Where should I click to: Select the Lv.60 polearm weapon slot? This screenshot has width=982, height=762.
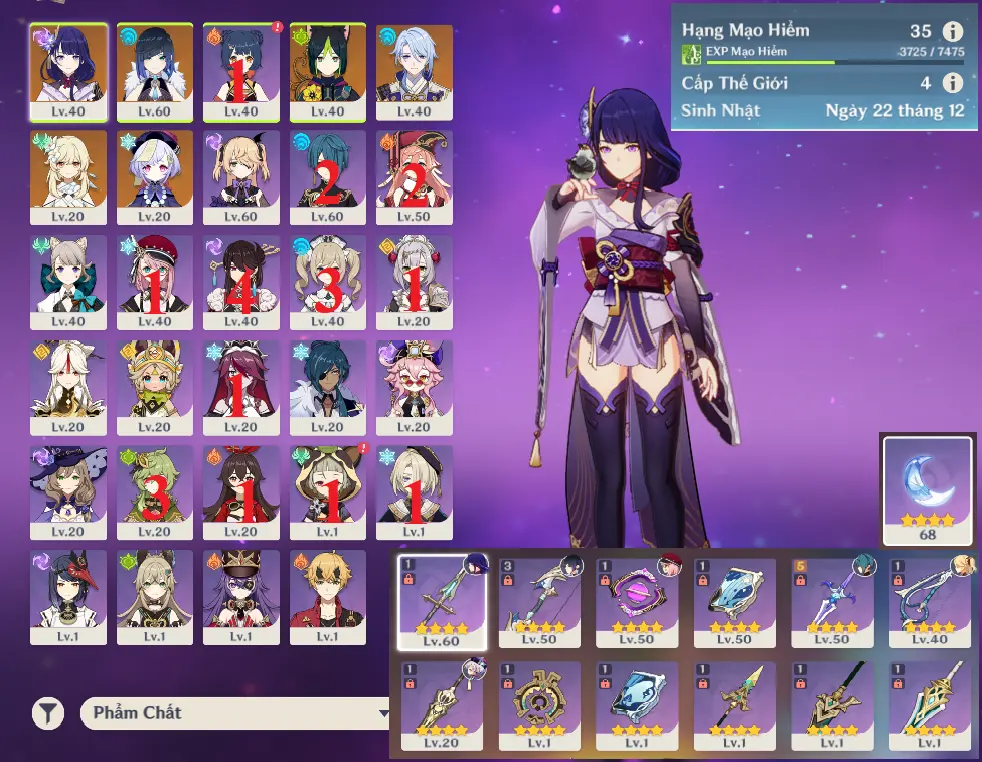pos(442,602)
